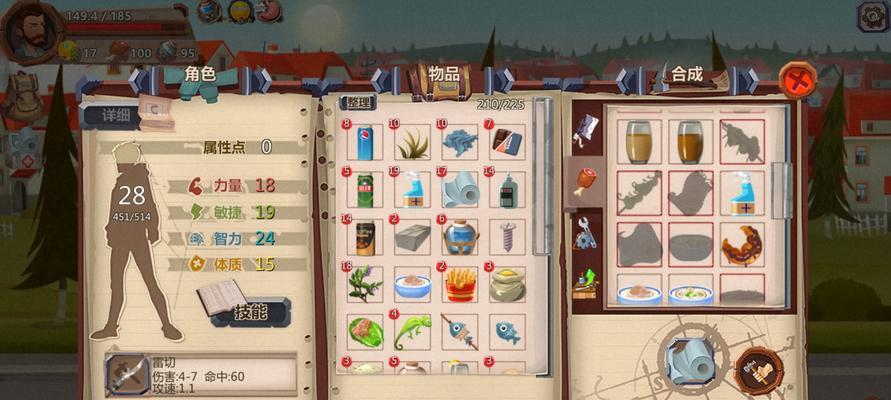891x400 pixels.
Task: Sort items with the 整理 button
Action: click(358, 103)
